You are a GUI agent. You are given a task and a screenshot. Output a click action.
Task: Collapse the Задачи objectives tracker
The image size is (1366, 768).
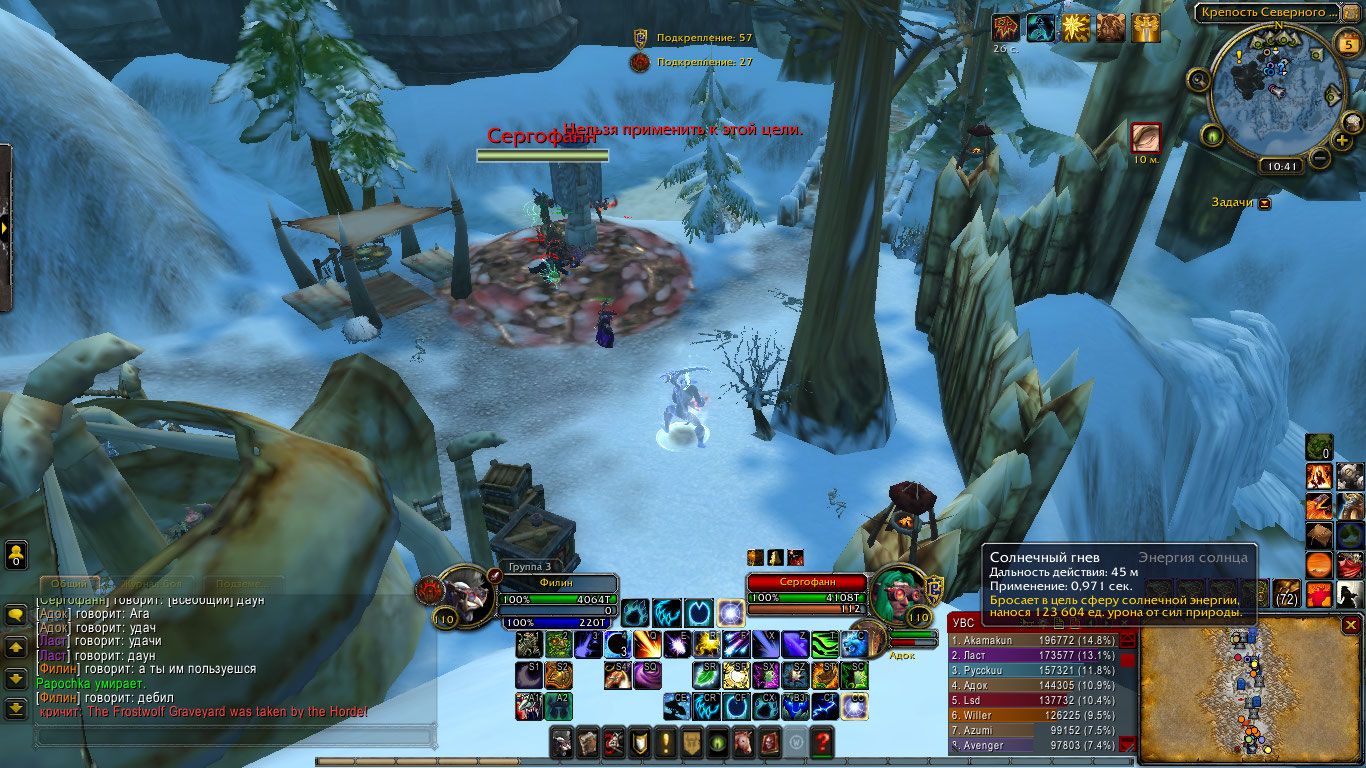coord(1265,203)
